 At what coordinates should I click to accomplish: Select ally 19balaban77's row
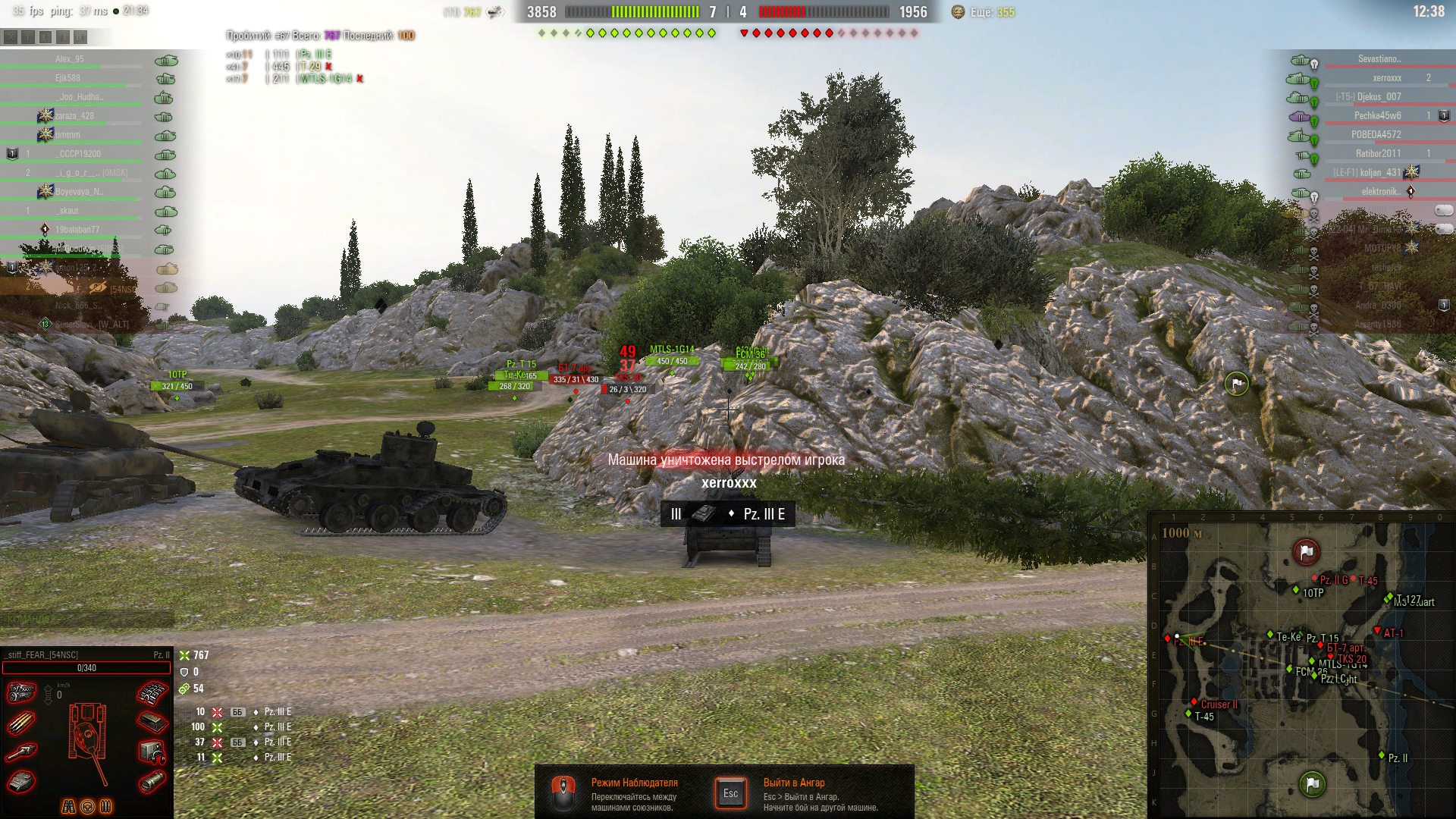tap(77, 230)
